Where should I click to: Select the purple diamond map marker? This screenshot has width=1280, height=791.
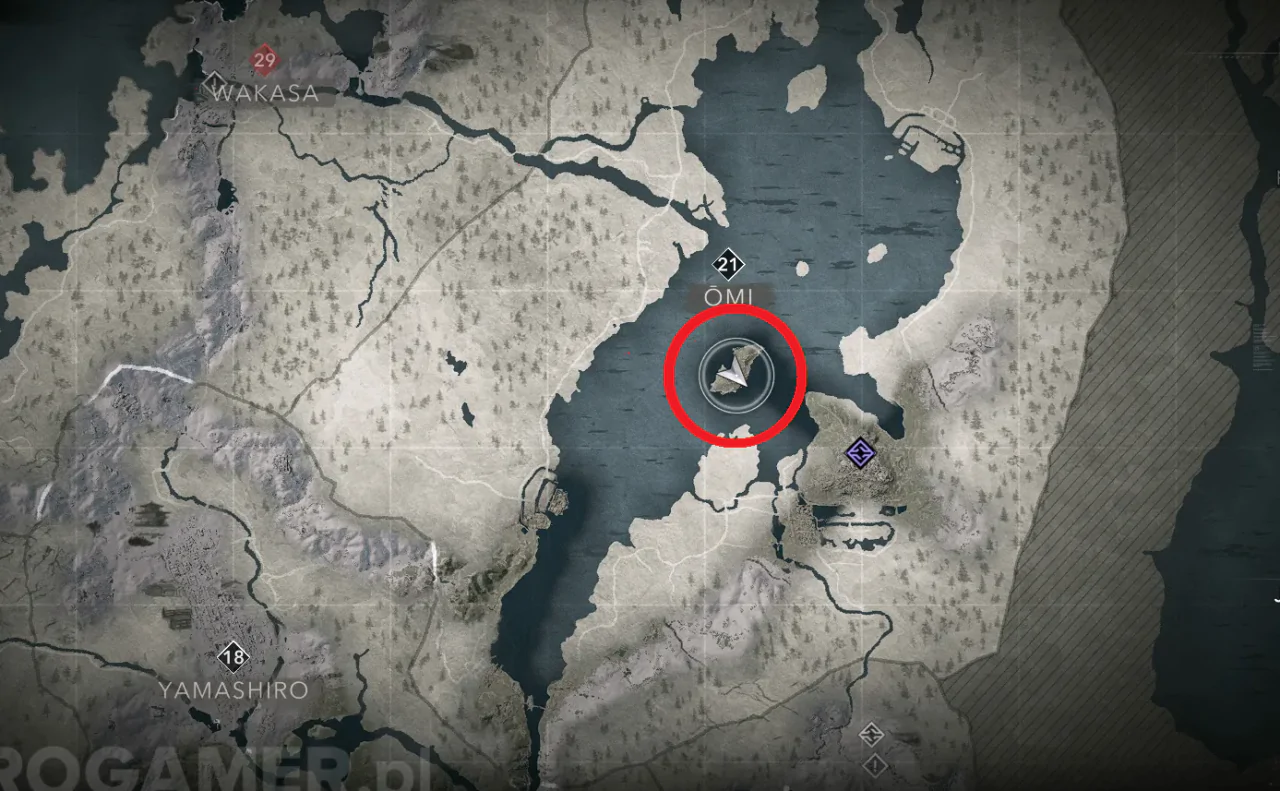tap(858, 454)
